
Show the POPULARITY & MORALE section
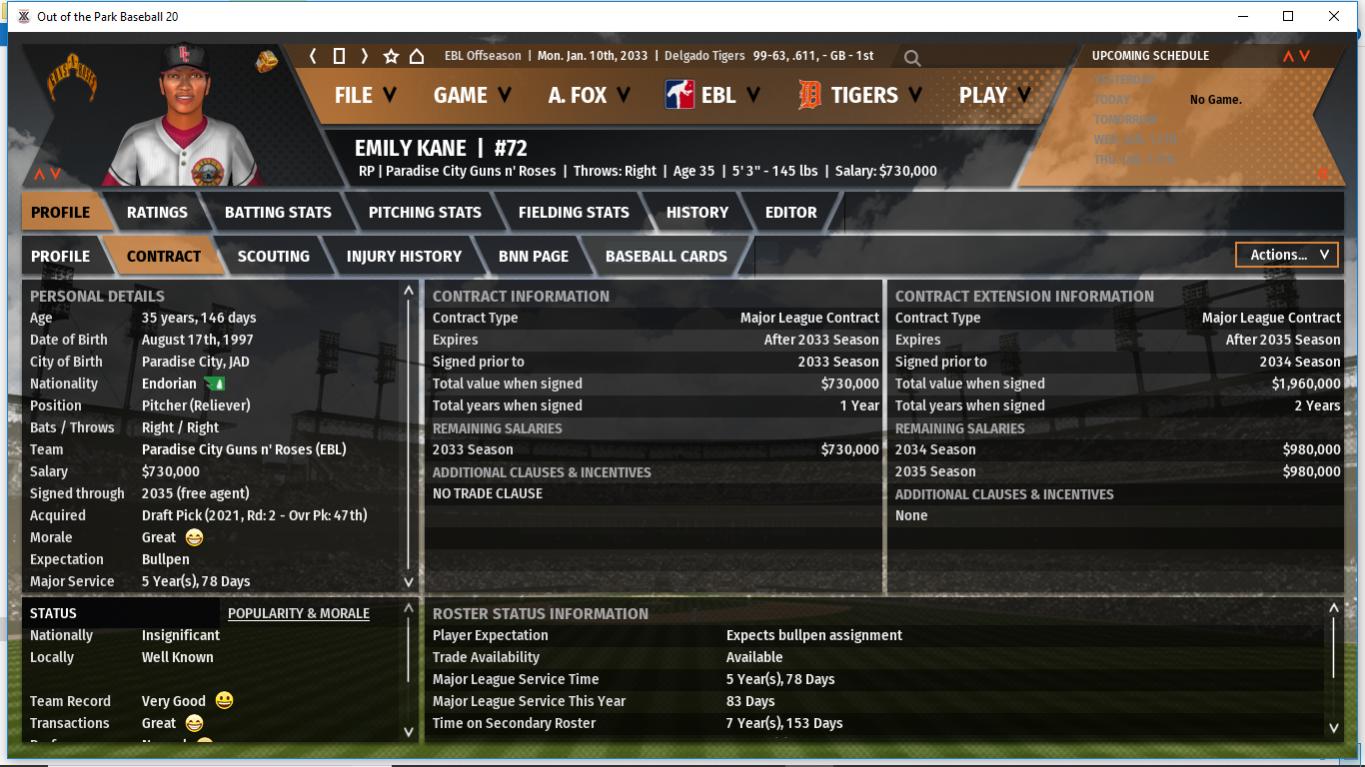coord(298,613)
